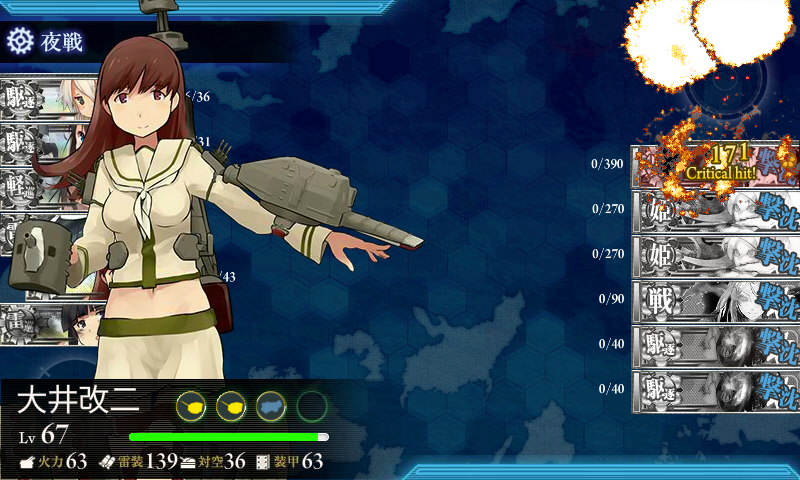Select the friendly light cruiser 軽 banner

[30, 187]
